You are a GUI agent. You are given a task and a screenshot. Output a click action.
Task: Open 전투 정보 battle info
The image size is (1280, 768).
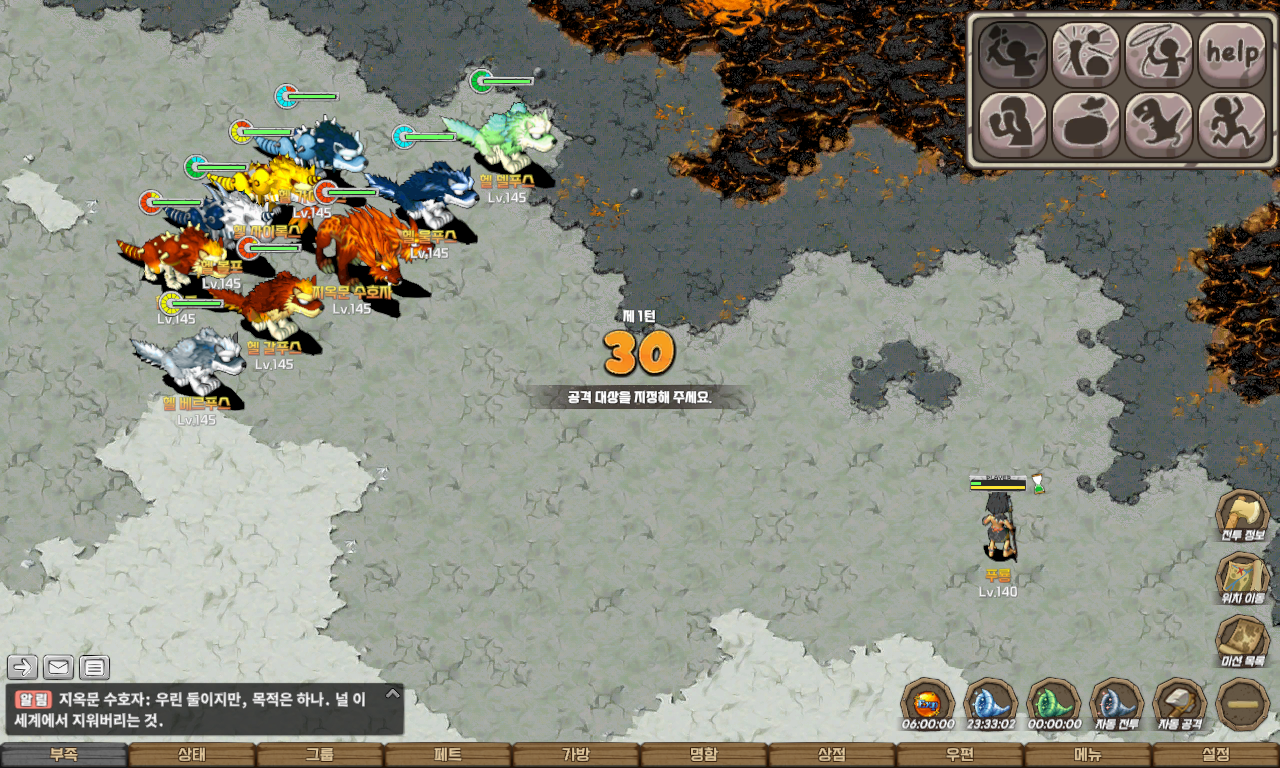point(1242,516)
